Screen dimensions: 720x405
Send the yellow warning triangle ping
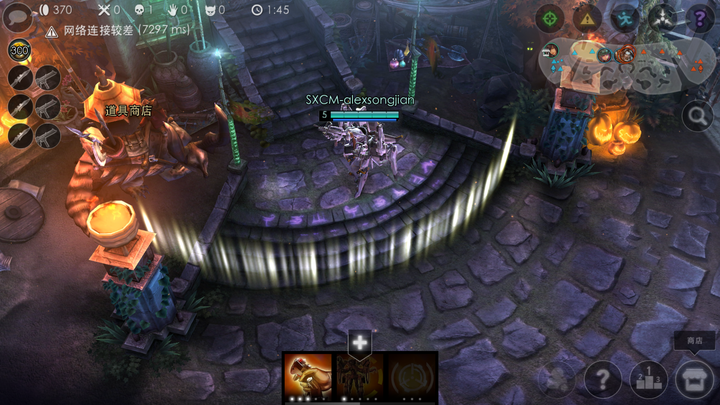click(587, 18)
